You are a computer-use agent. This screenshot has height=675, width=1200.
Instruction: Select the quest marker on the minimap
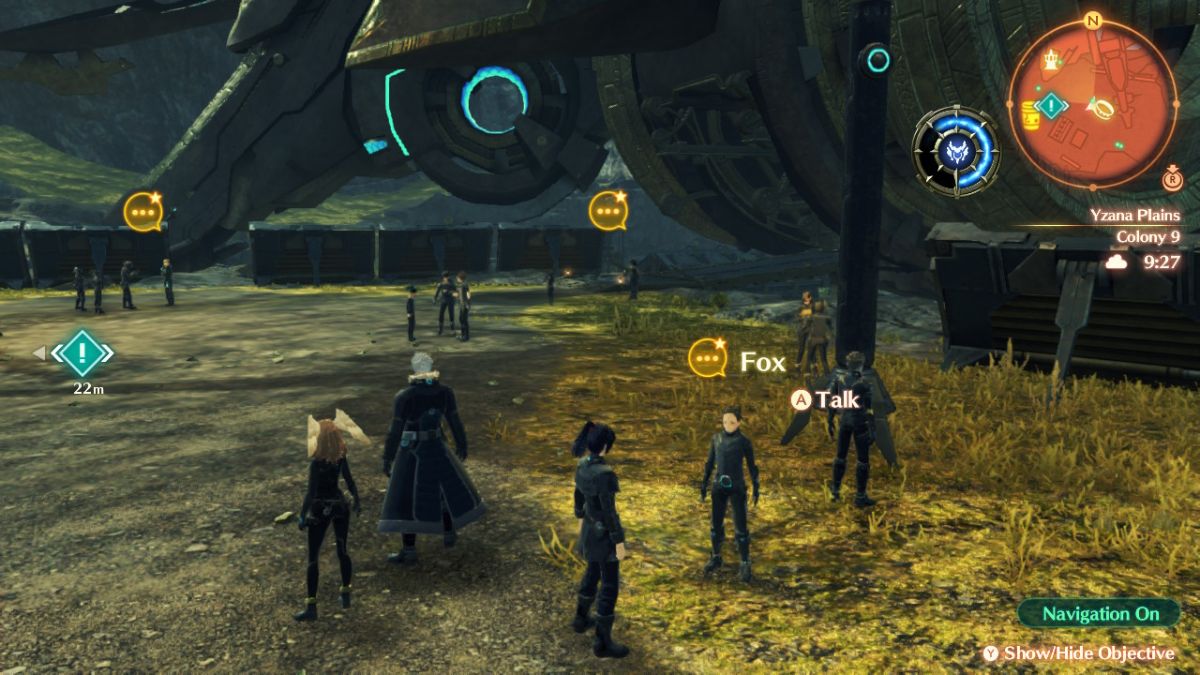(x=1051, y=104)
